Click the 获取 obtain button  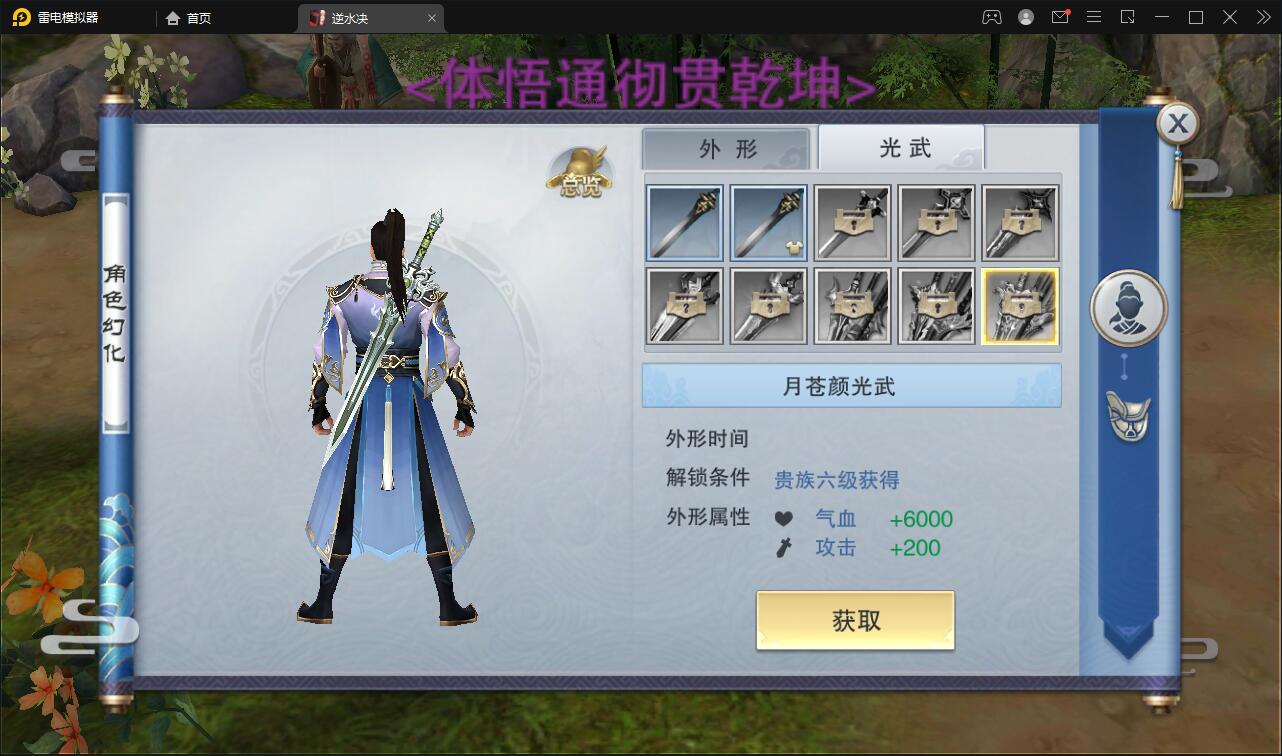[x=855, y=620]
